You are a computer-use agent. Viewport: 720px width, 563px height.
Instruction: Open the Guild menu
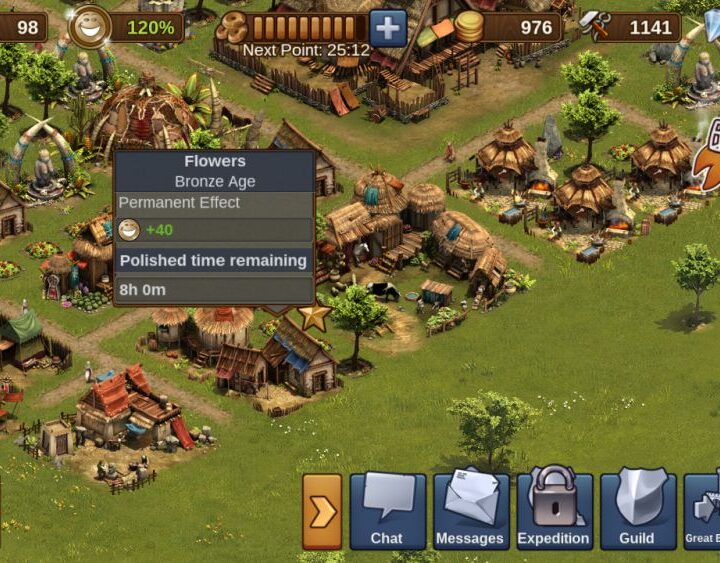tap(636, 511)
